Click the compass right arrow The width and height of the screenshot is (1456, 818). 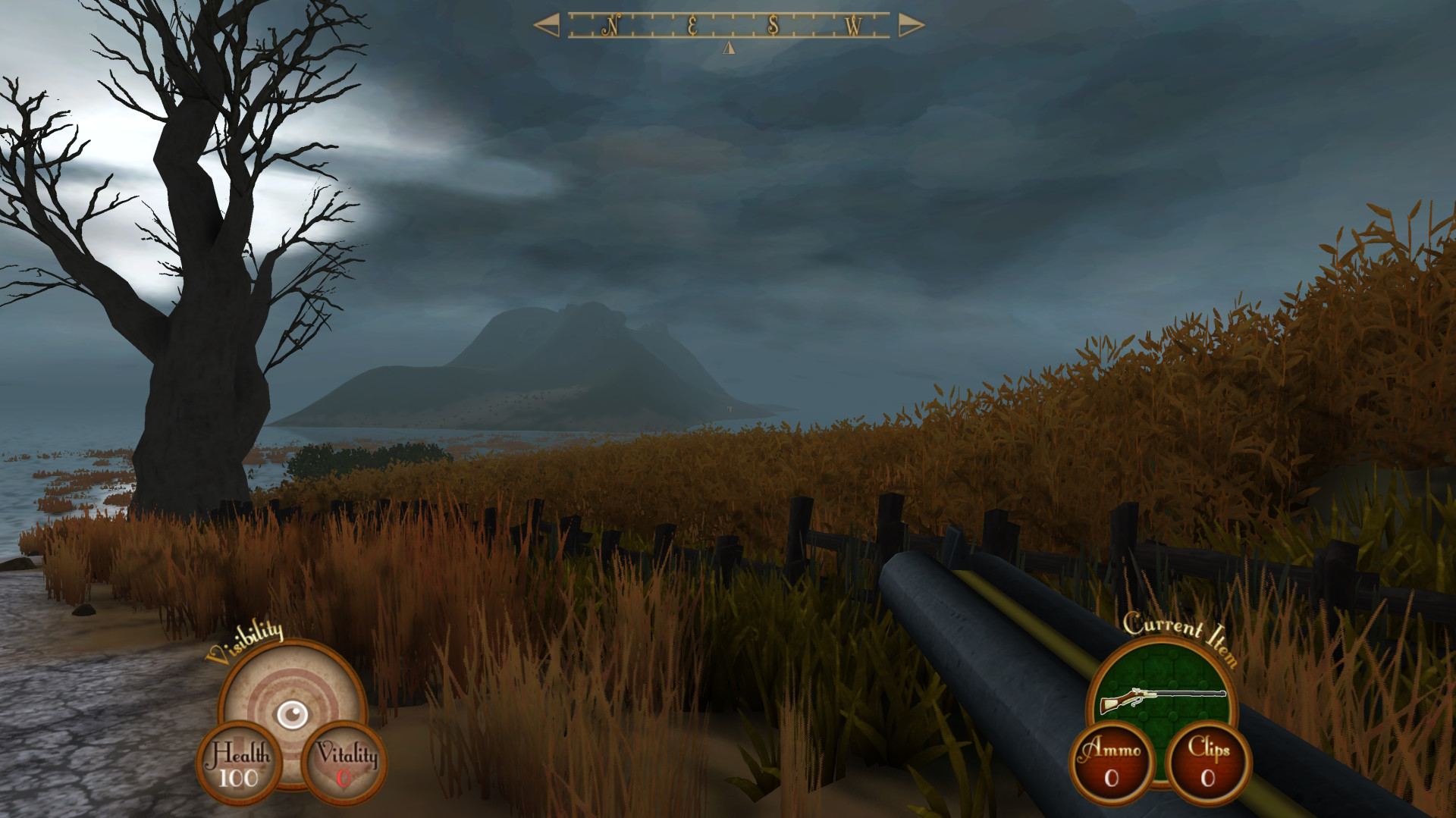(x=911, y=26)
